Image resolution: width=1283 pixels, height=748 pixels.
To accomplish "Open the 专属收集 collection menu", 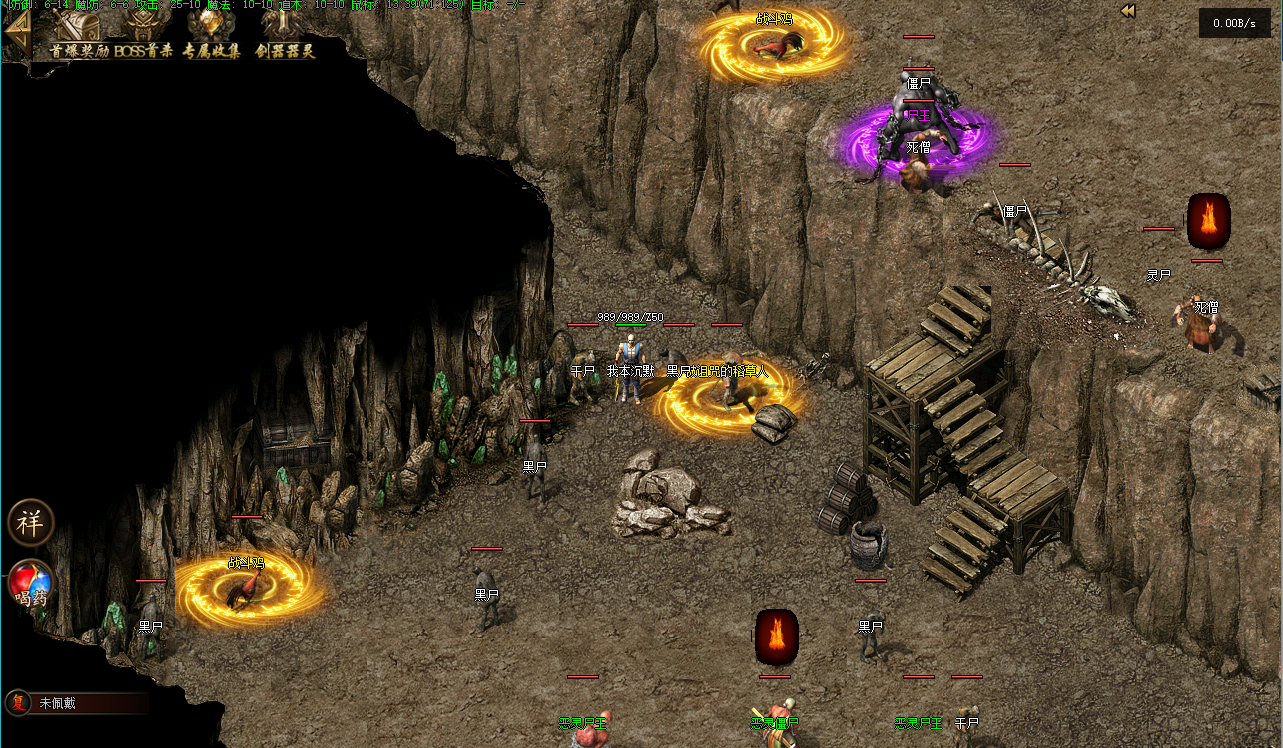I will pos(211,34).
